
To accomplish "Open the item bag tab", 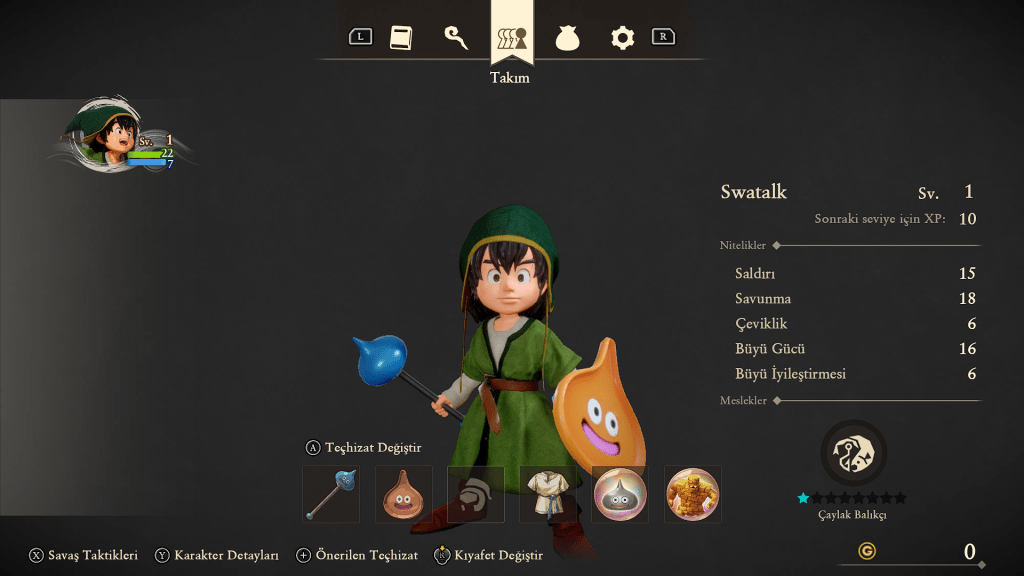I will [568, 38].
